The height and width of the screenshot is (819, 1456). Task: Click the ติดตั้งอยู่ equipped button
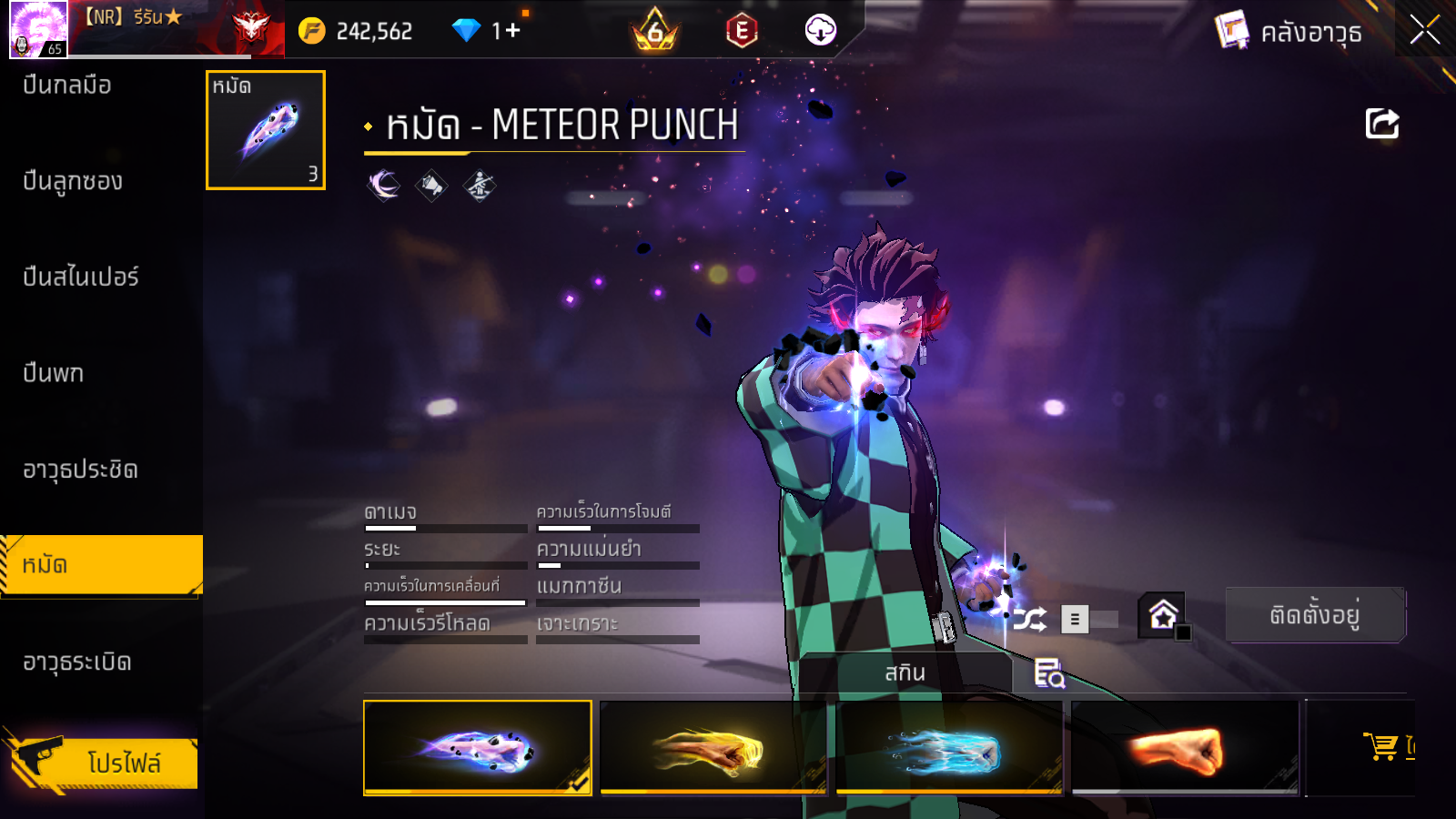pos(1315,615)
